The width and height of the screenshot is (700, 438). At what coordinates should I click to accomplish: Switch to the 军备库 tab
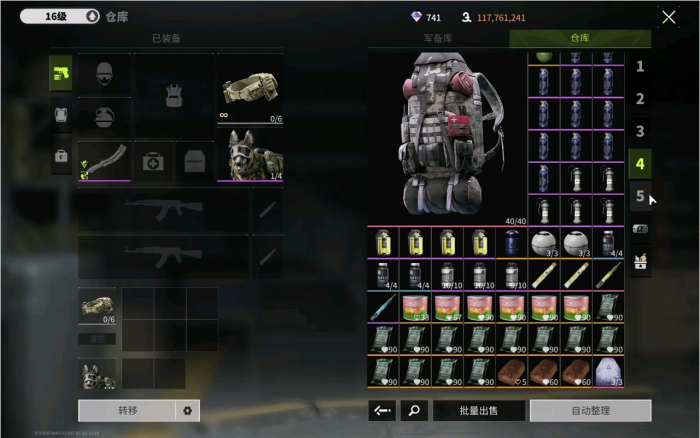point(438,38)
